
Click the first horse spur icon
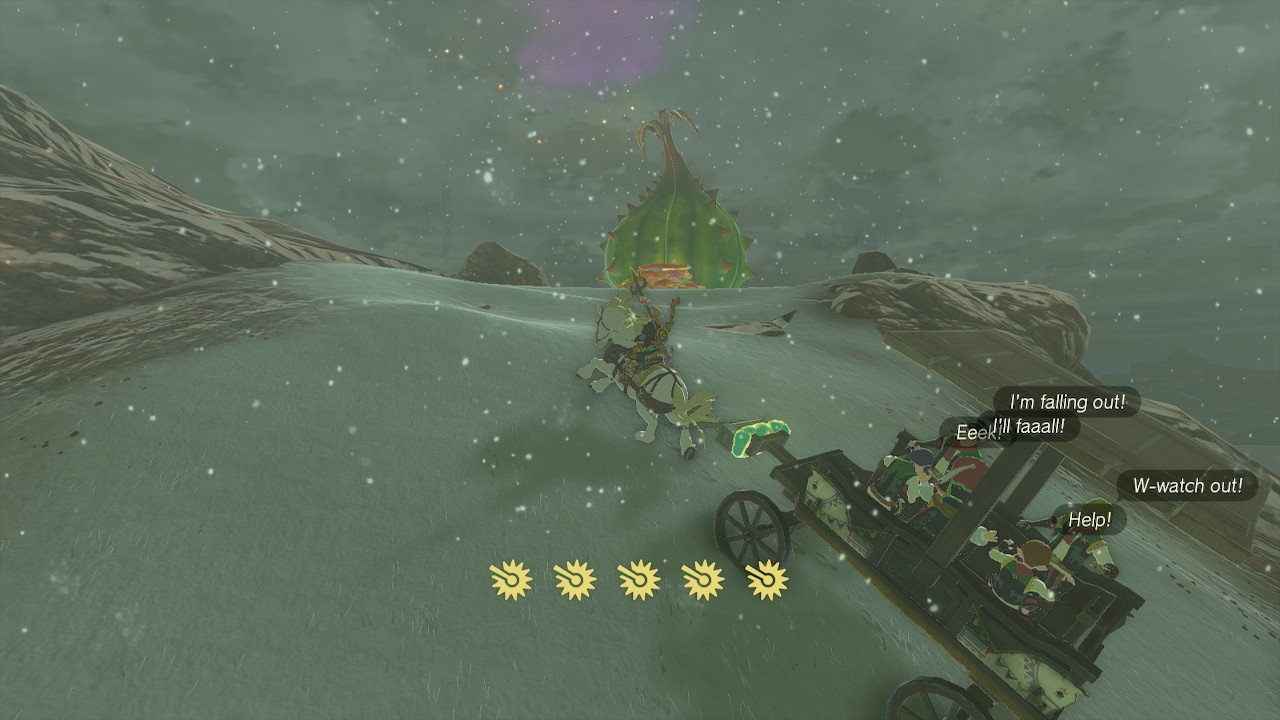pyautogui.click(x=510, y=578)
